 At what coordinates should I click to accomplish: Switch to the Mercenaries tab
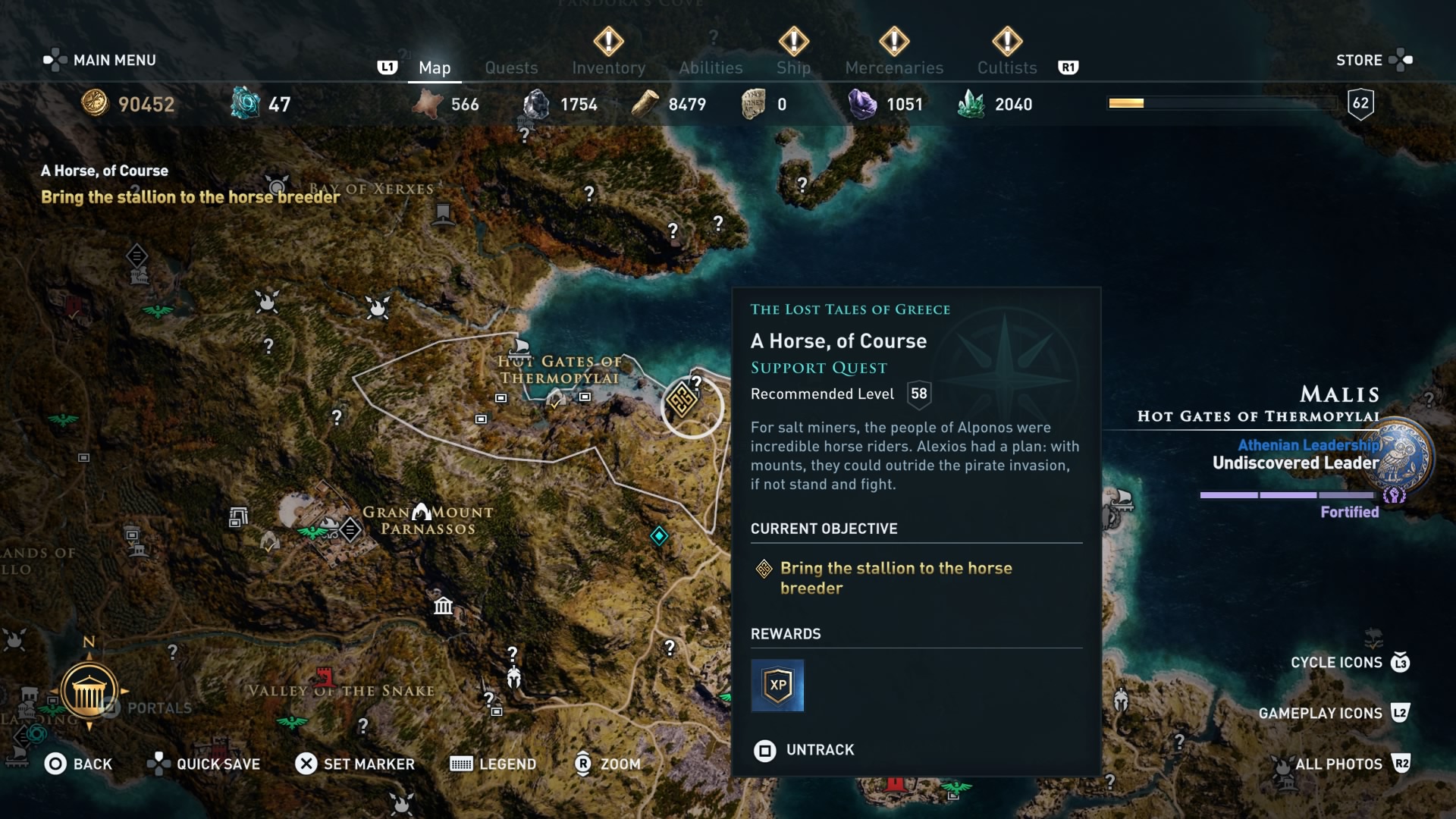893,67
